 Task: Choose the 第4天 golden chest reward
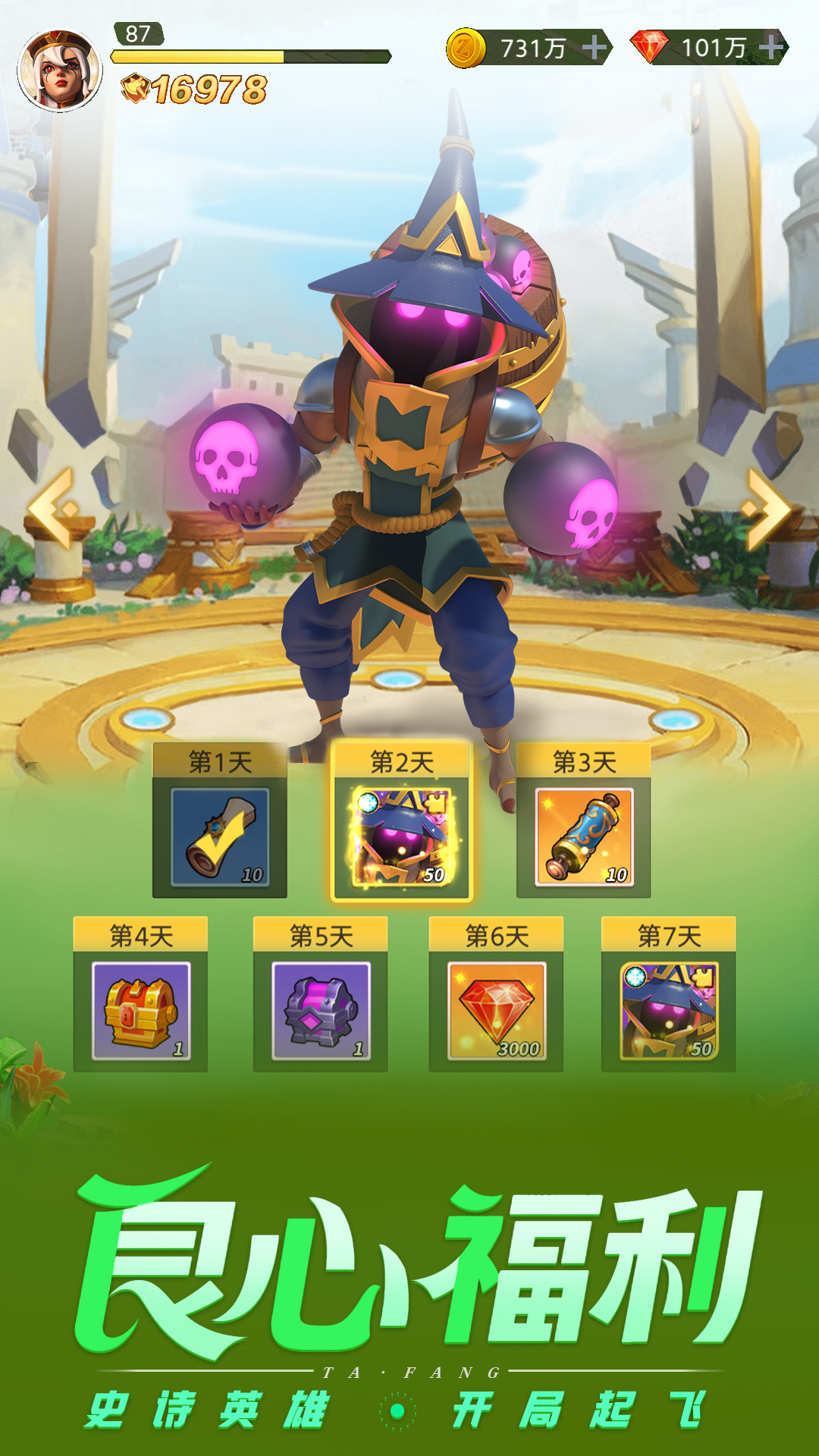pos(140,1010)
